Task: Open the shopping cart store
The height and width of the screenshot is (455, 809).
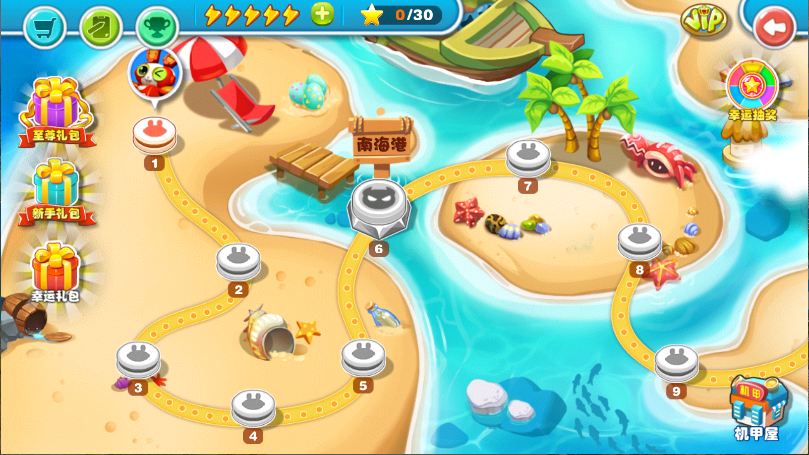Action: [x=43, y=25]
